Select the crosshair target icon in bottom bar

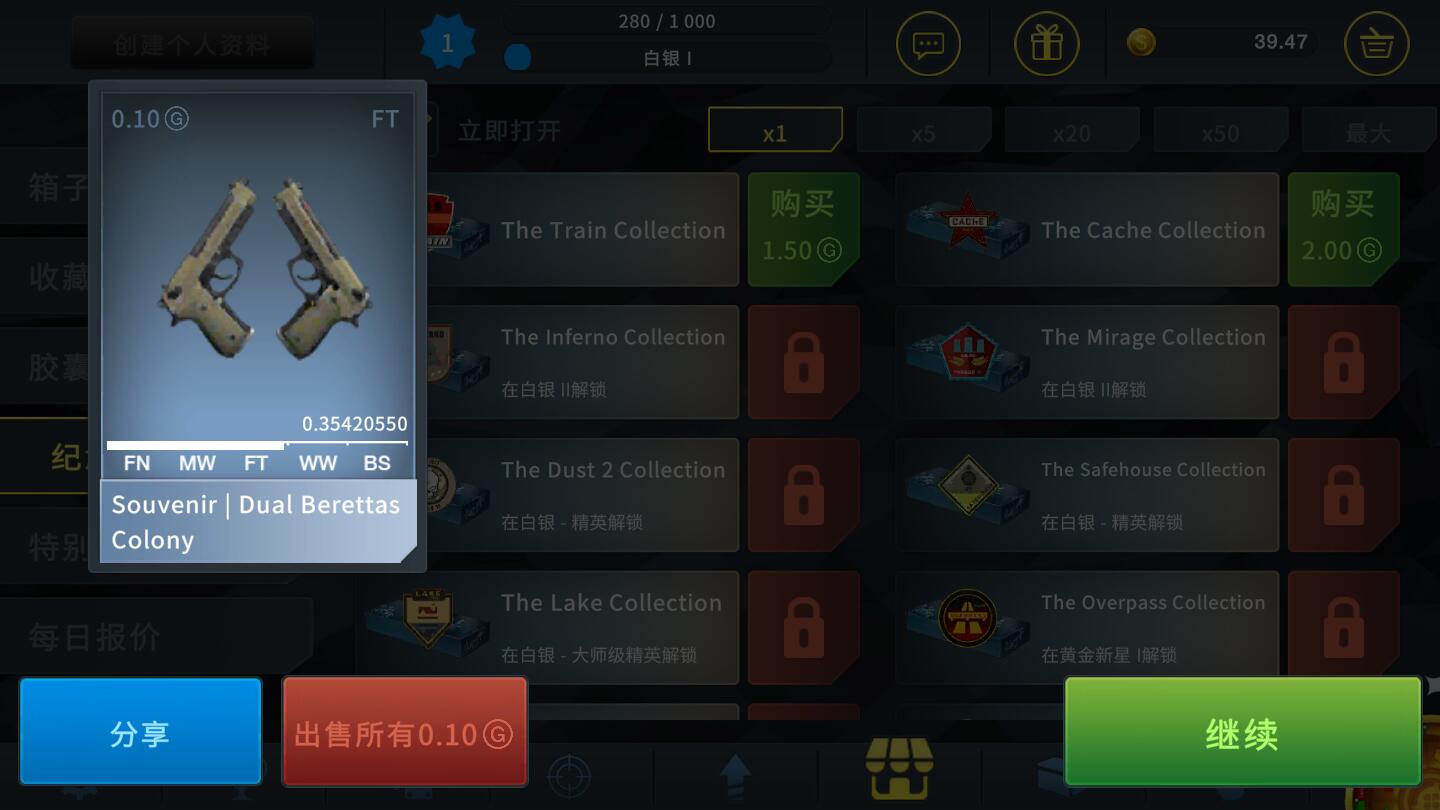click(571, 776)
